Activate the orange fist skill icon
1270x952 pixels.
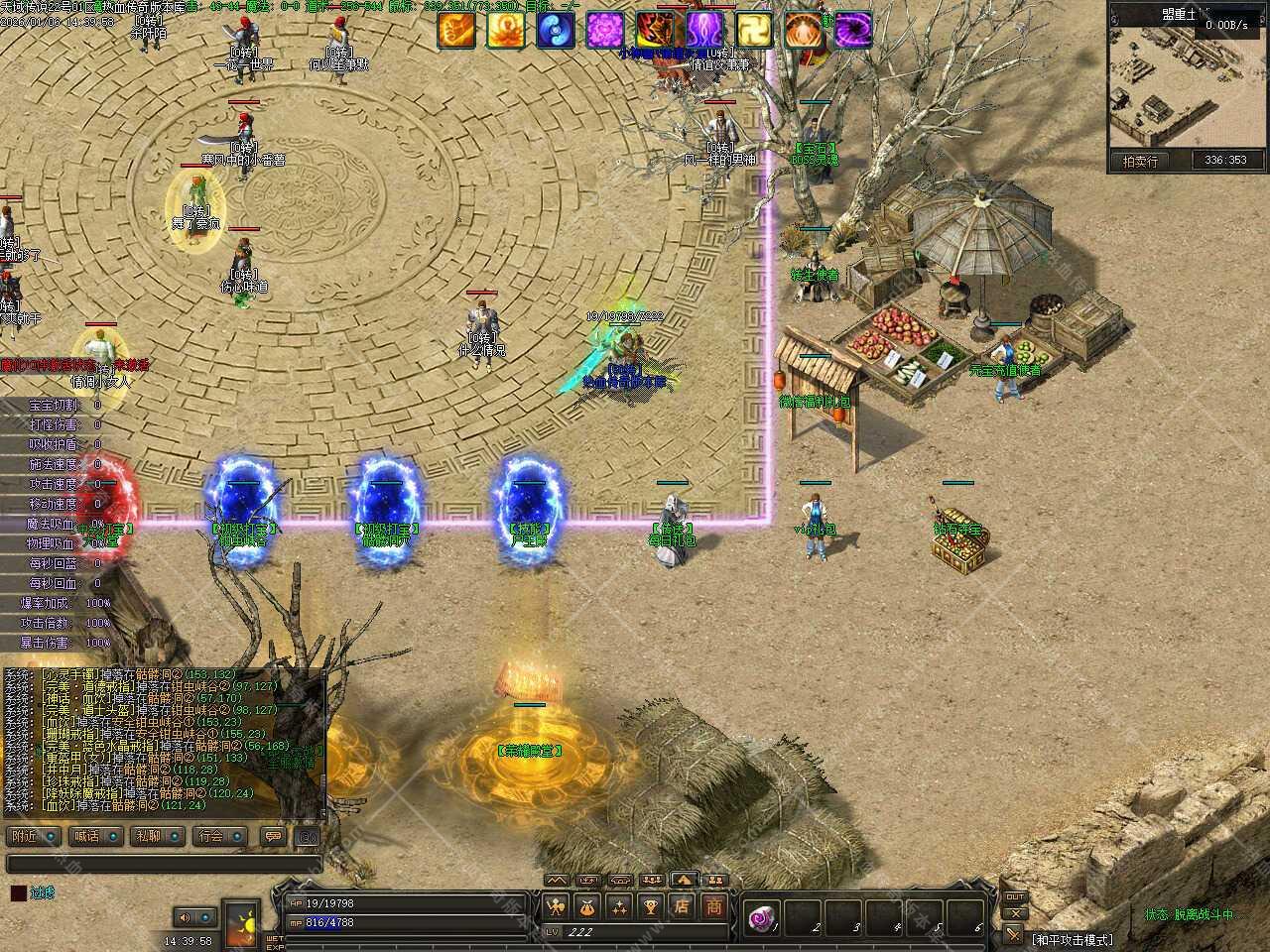tap(456, 30)
